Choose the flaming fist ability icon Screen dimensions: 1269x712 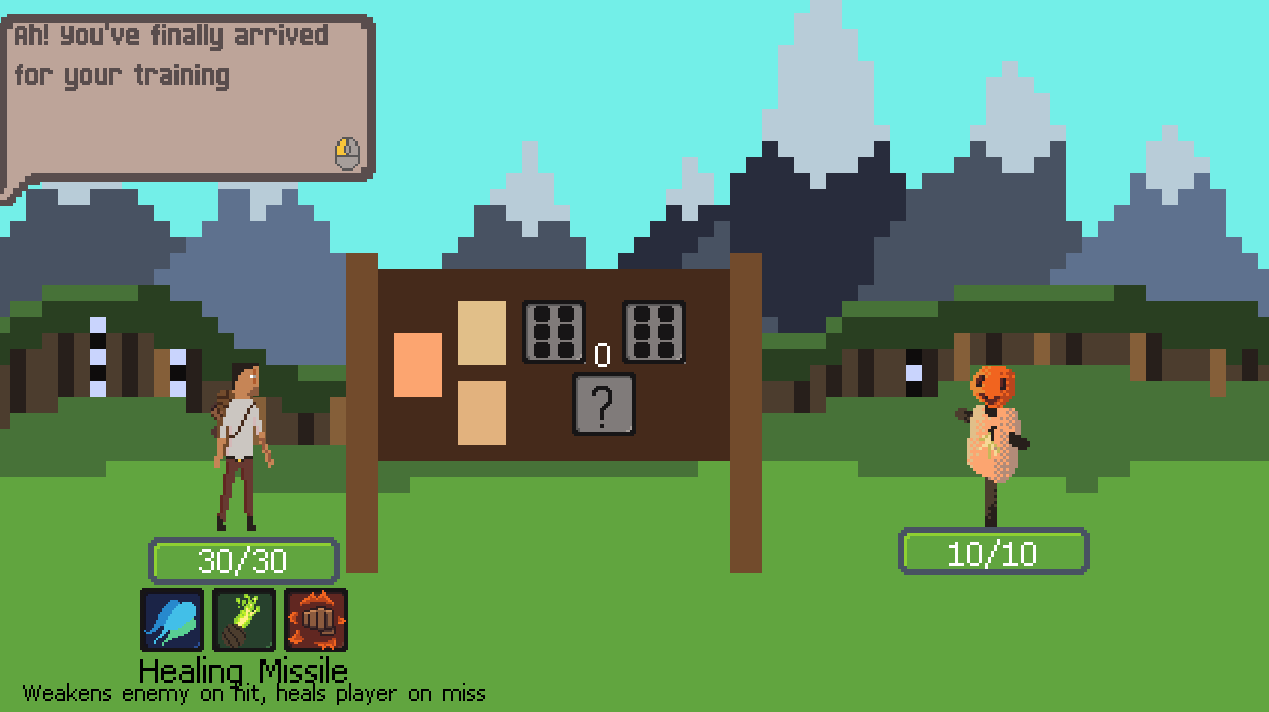coord(316,620)
